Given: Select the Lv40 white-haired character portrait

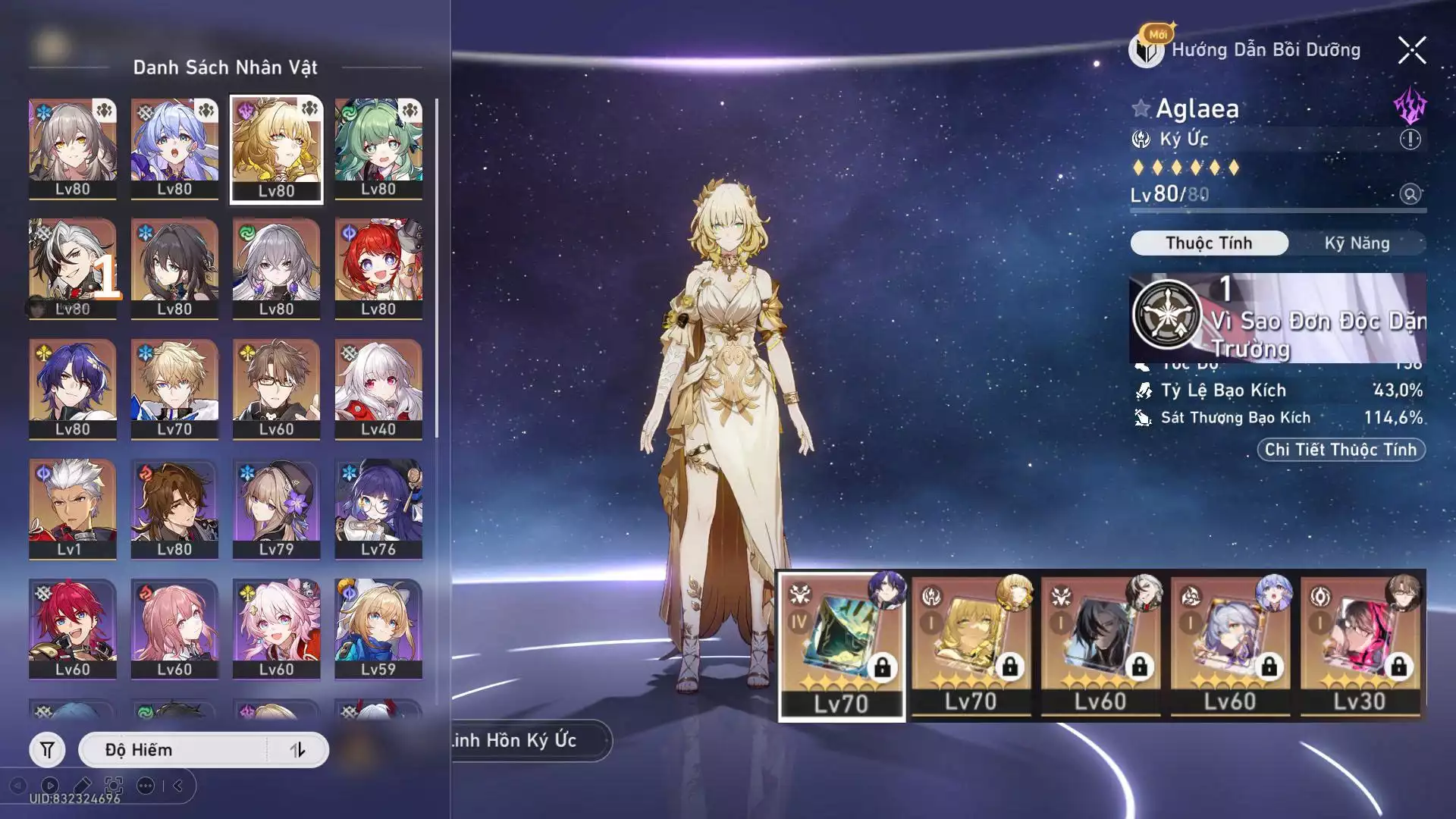Looking at the screenshot, I should click(x=378, y=388).
